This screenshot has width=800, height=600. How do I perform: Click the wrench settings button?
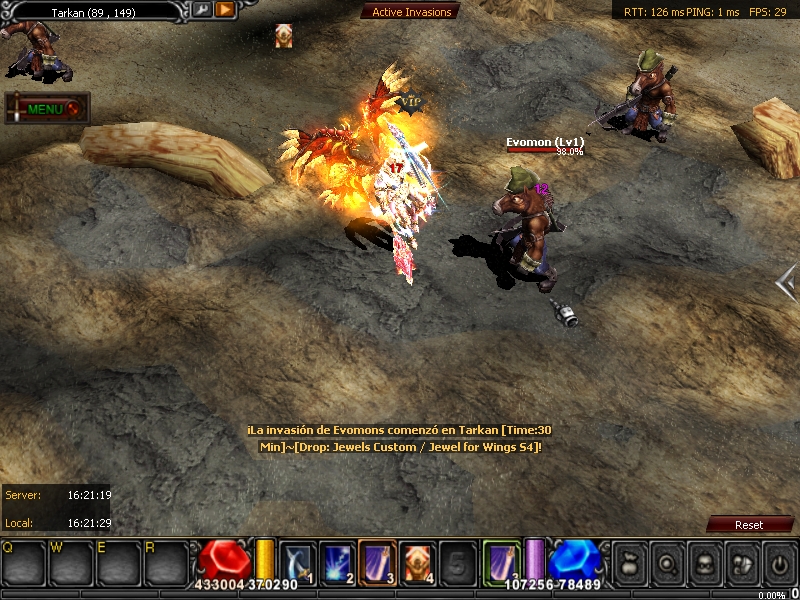201,10
